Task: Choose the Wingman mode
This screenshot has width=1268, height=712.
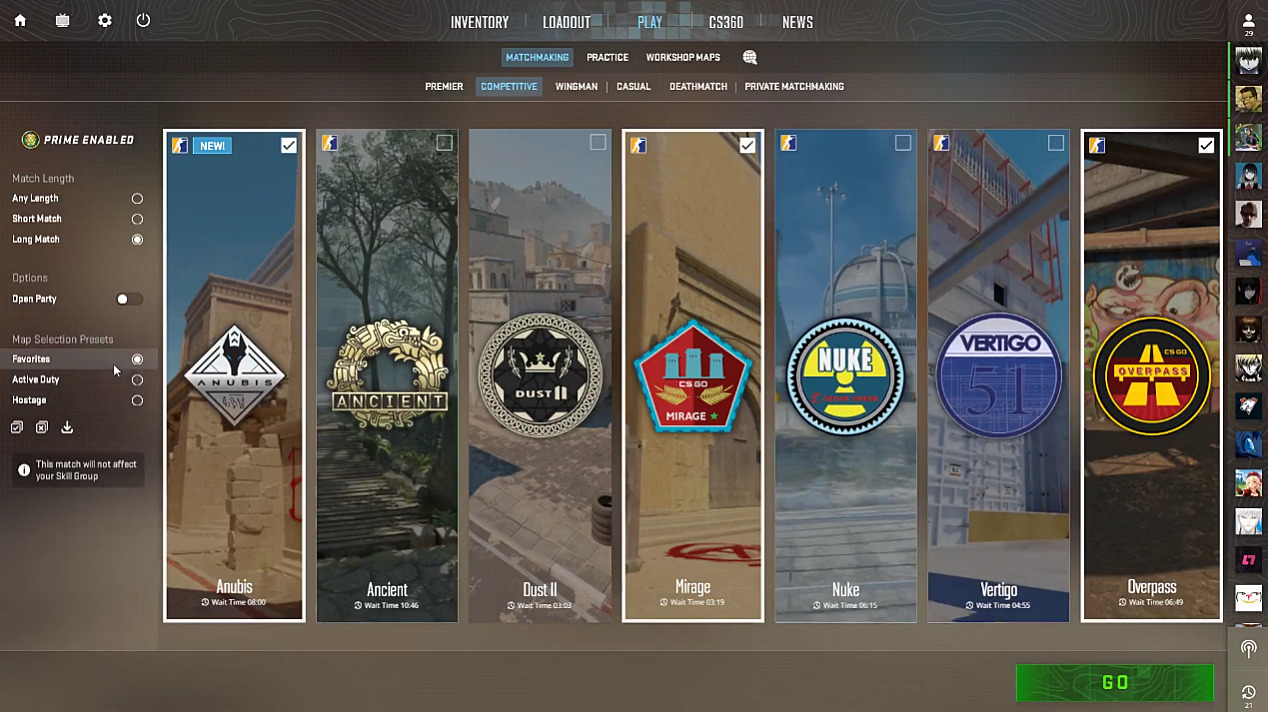Action: point(576,87)
